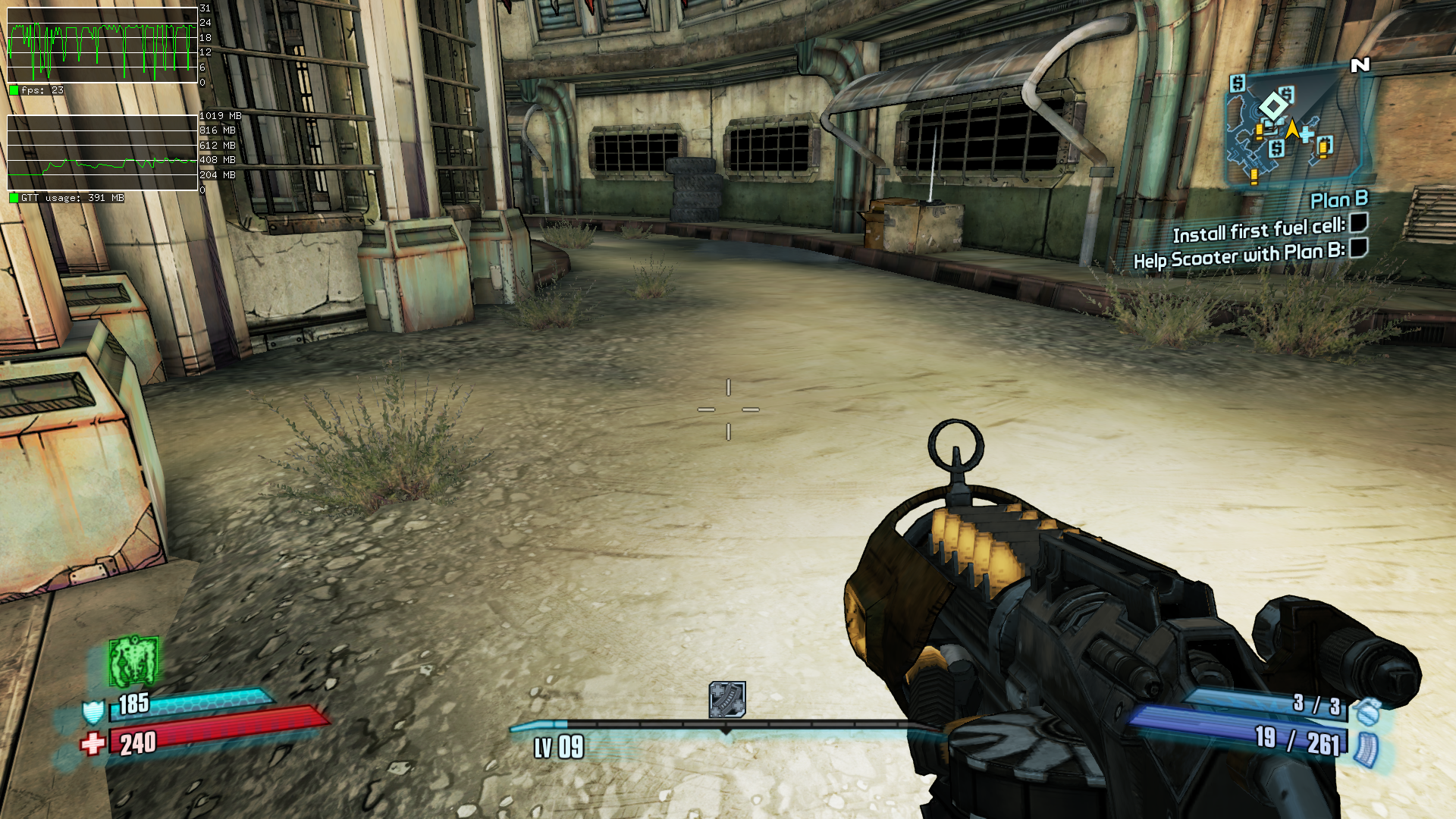Click the compass waypoint marker icon
Image resolution: width=1456 pixels, height=819 pixels.
click(x=726, y=699)
